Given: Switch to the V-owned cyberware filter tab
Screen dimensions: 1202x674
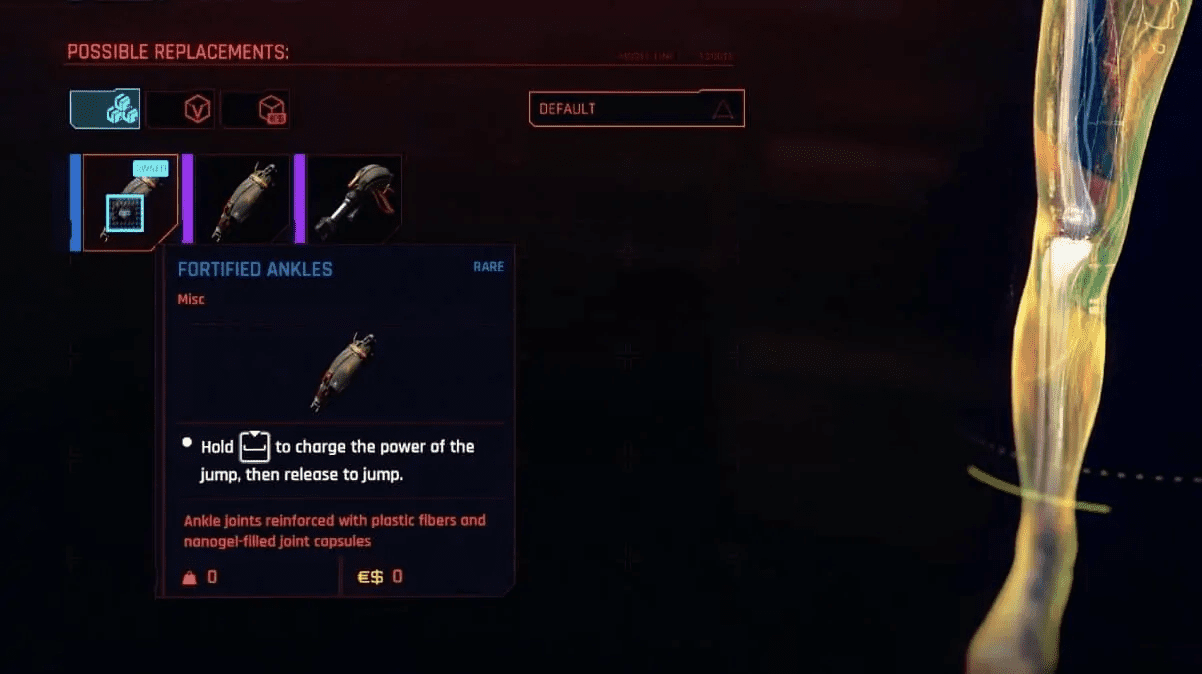Looking at the screenshot, I should 181,109.
